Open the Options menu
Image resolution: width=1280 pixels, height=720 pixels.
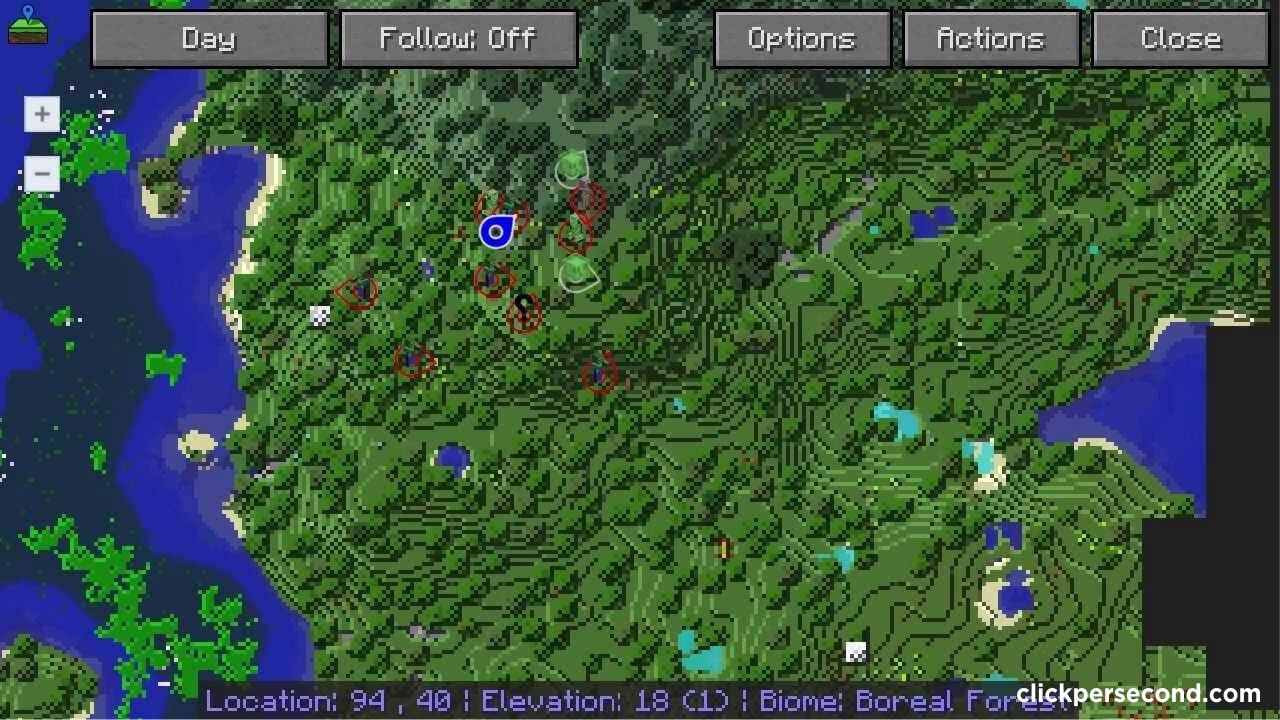pyautogui.click(x=801, y=38)
